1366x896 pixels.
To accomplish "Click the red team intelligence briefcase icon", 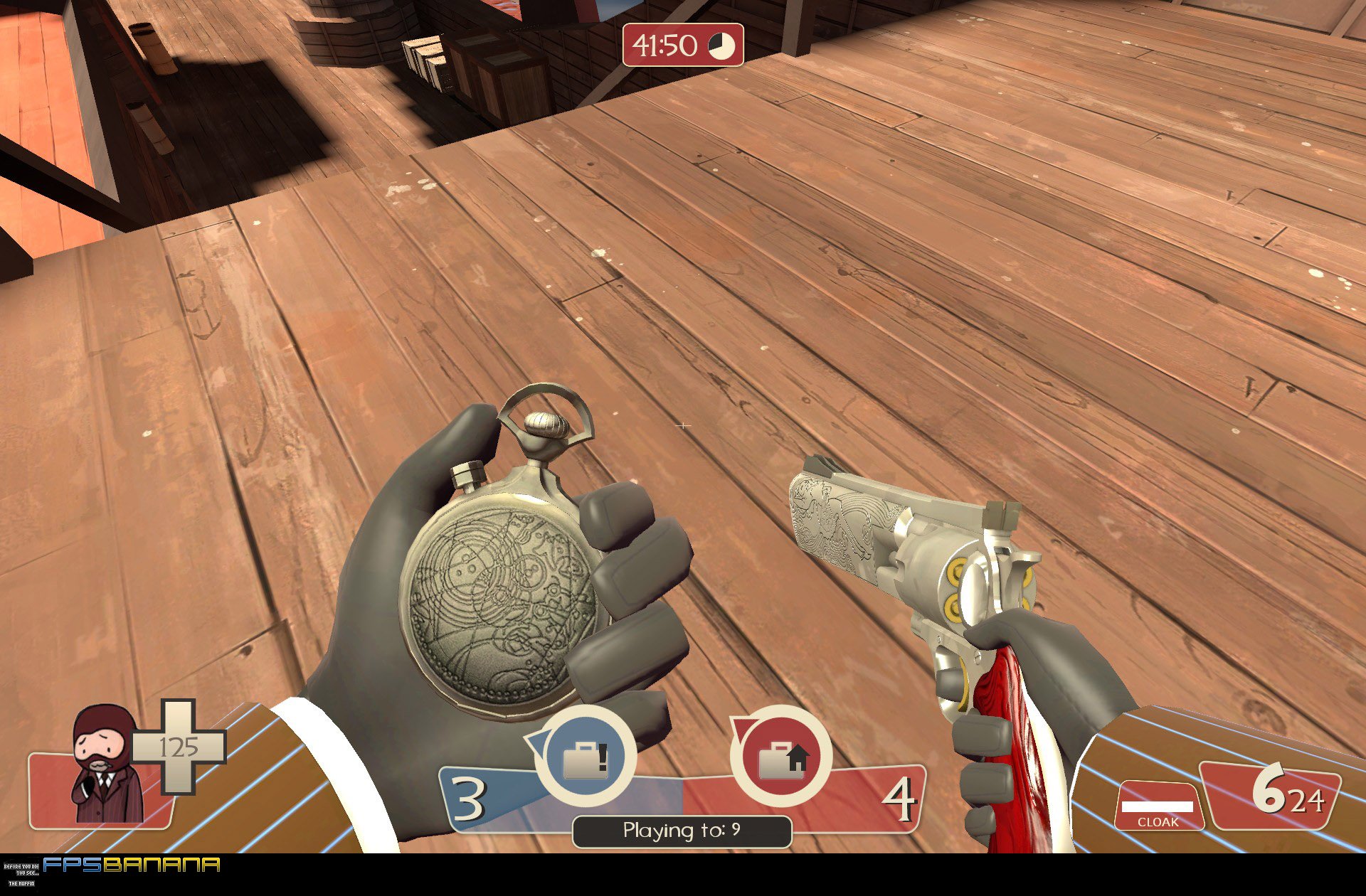I will click(x=781, y=757).
